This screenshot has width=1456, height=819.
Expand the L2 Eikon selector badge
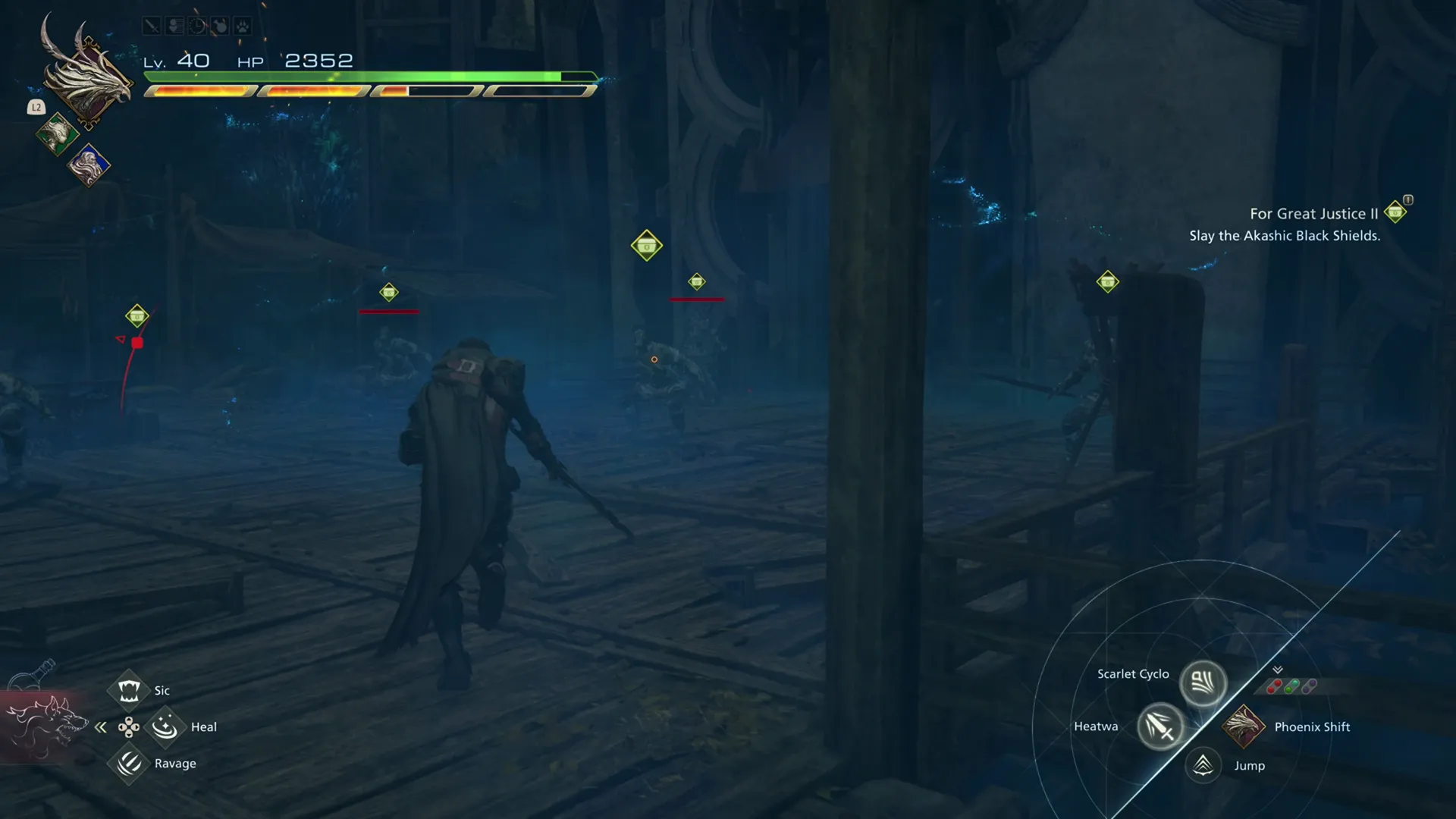pyautogui.click(x=36, y=107)
